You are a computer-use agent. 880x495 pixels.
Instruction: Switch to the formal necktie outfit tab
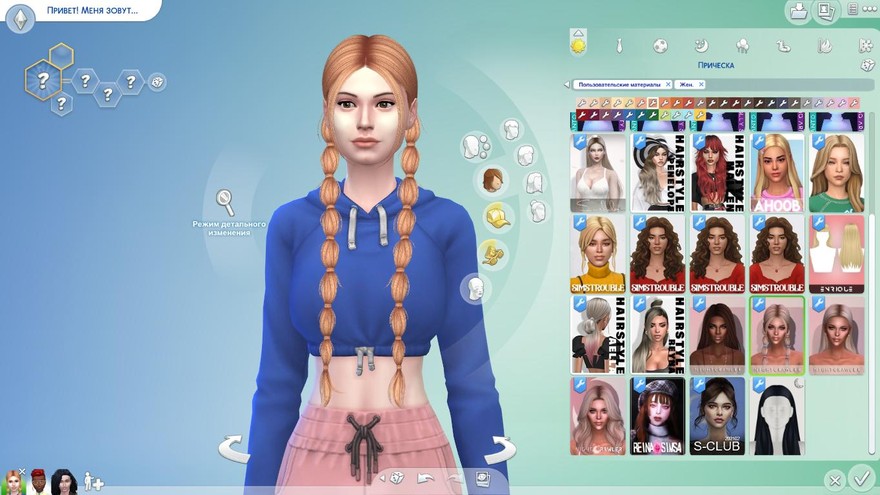point(620,46)
